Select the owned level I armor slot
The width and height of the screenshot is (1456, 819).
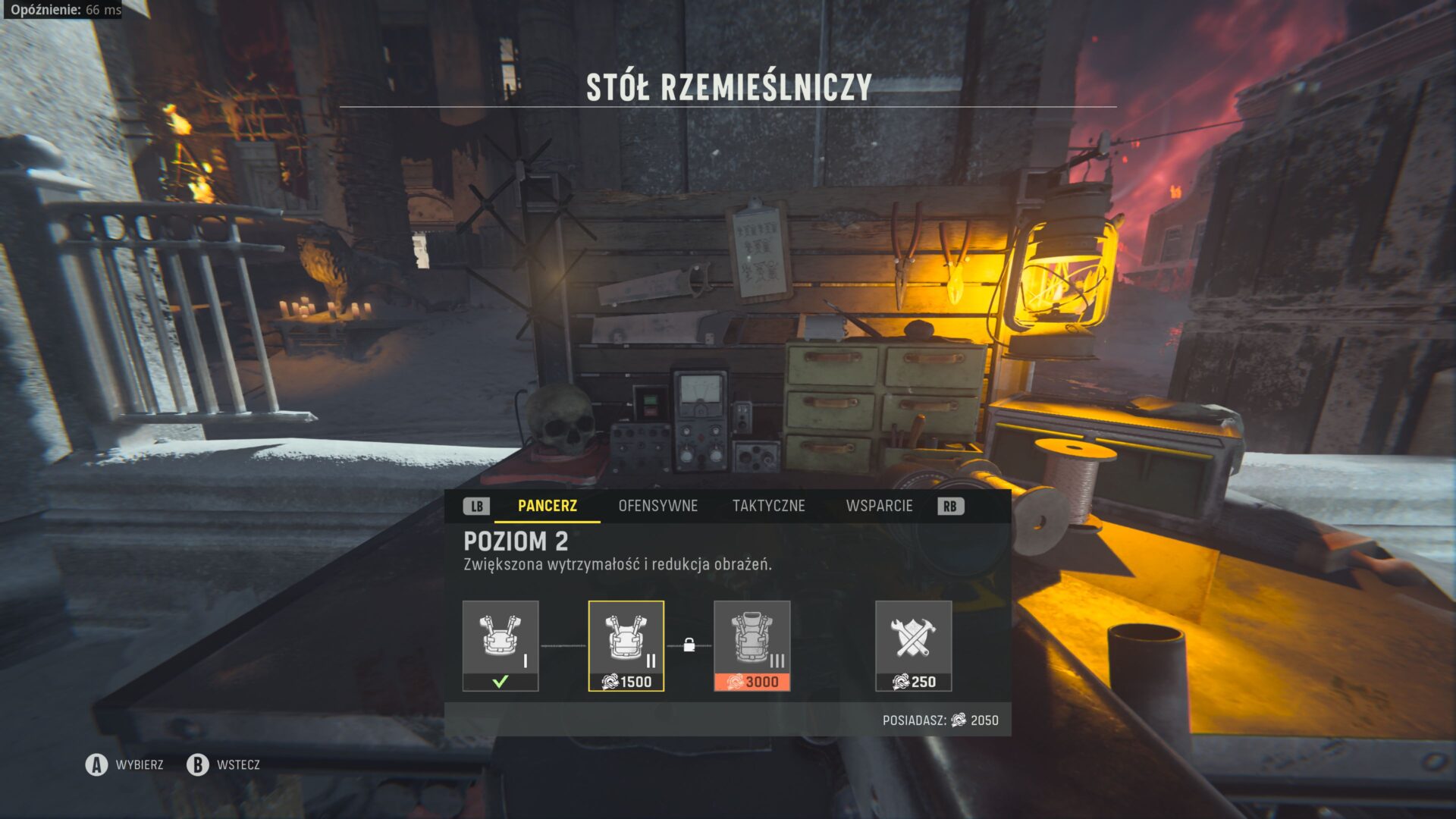(500, 645)
